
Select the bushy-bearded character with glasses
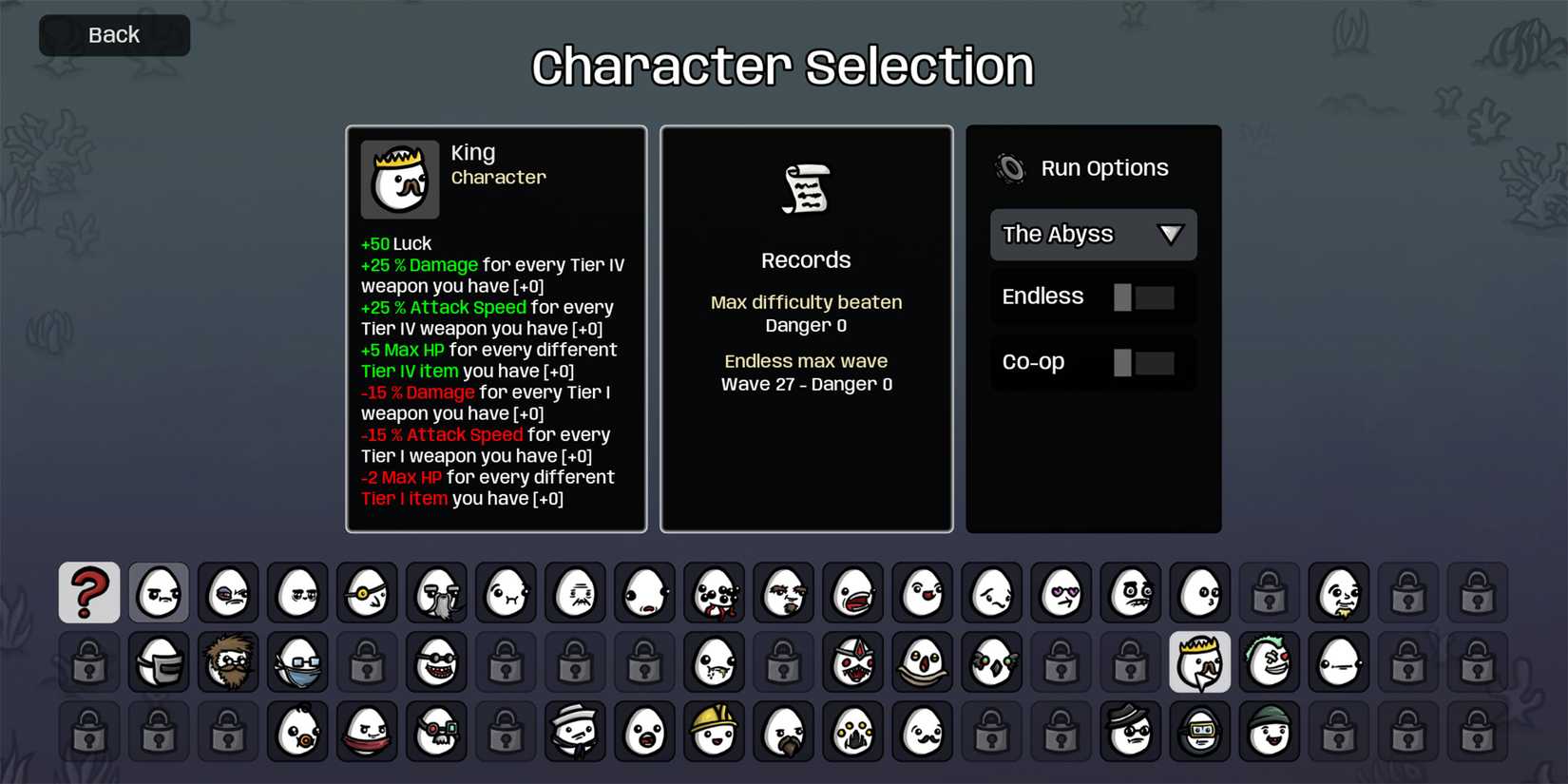point(228,662)
